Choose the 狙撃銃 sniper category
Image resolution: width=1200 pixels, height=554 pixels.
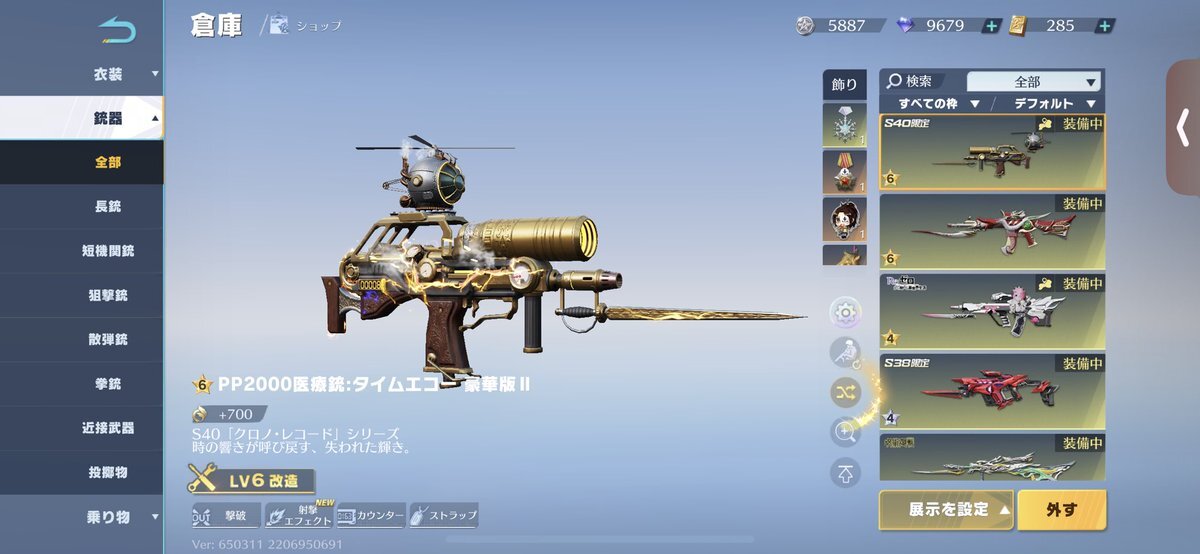[x=108, y=295]
